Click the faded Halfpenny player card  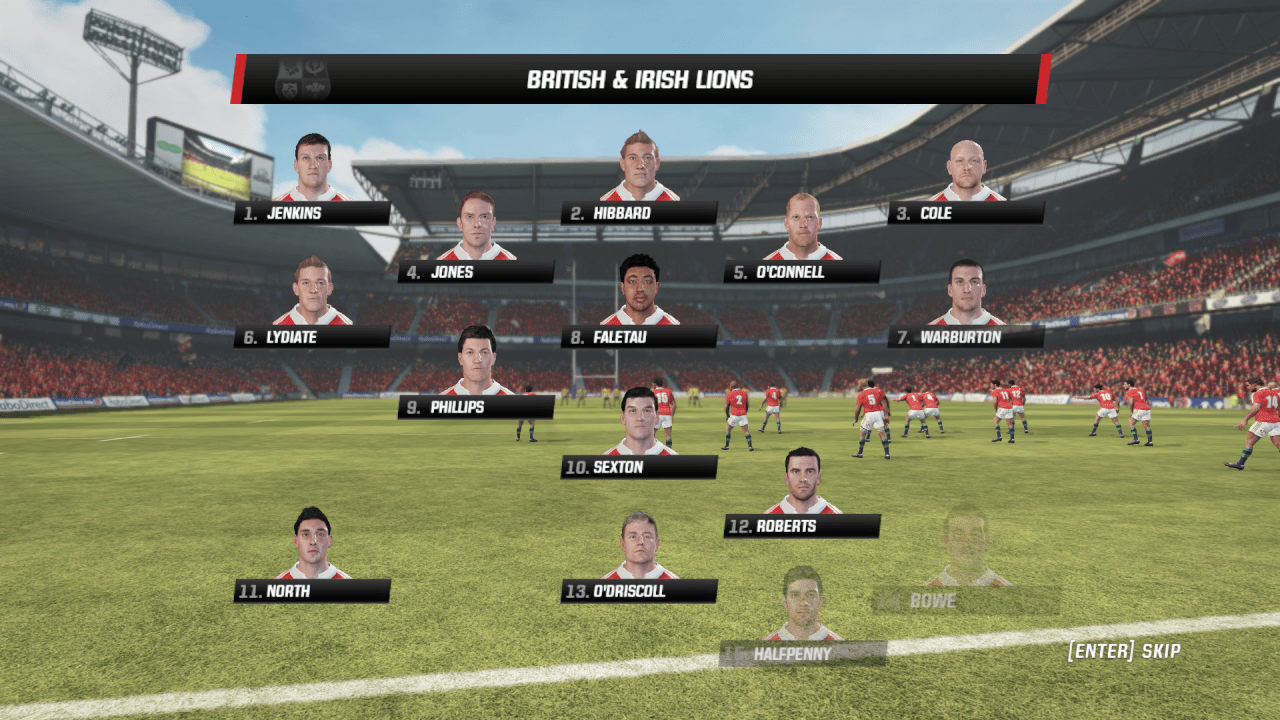tap(802, 654)
